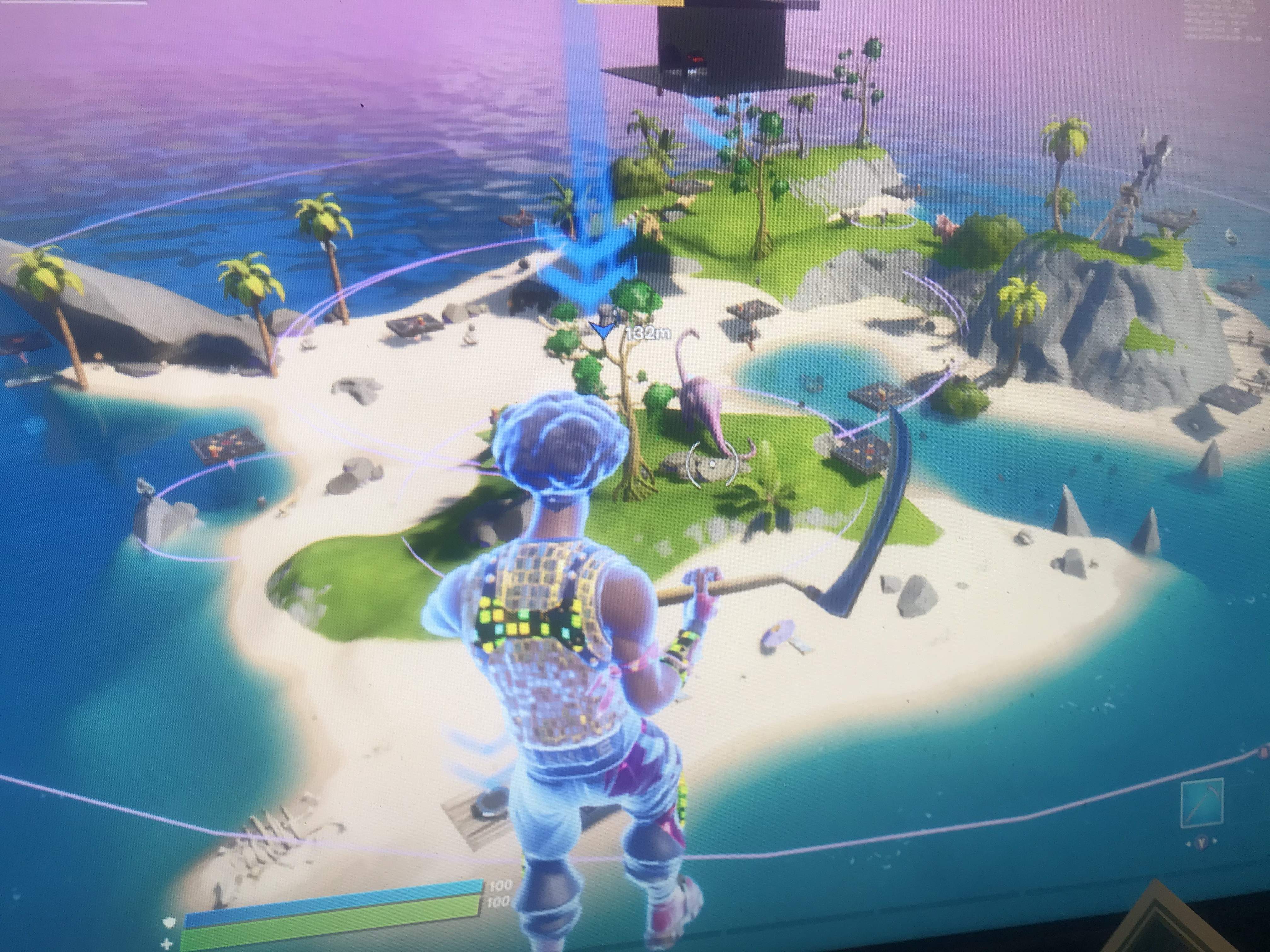This screenshot has height=952, width=1270.
Task: Click the blue beam of light marker
Action: [x=591, y=172]
